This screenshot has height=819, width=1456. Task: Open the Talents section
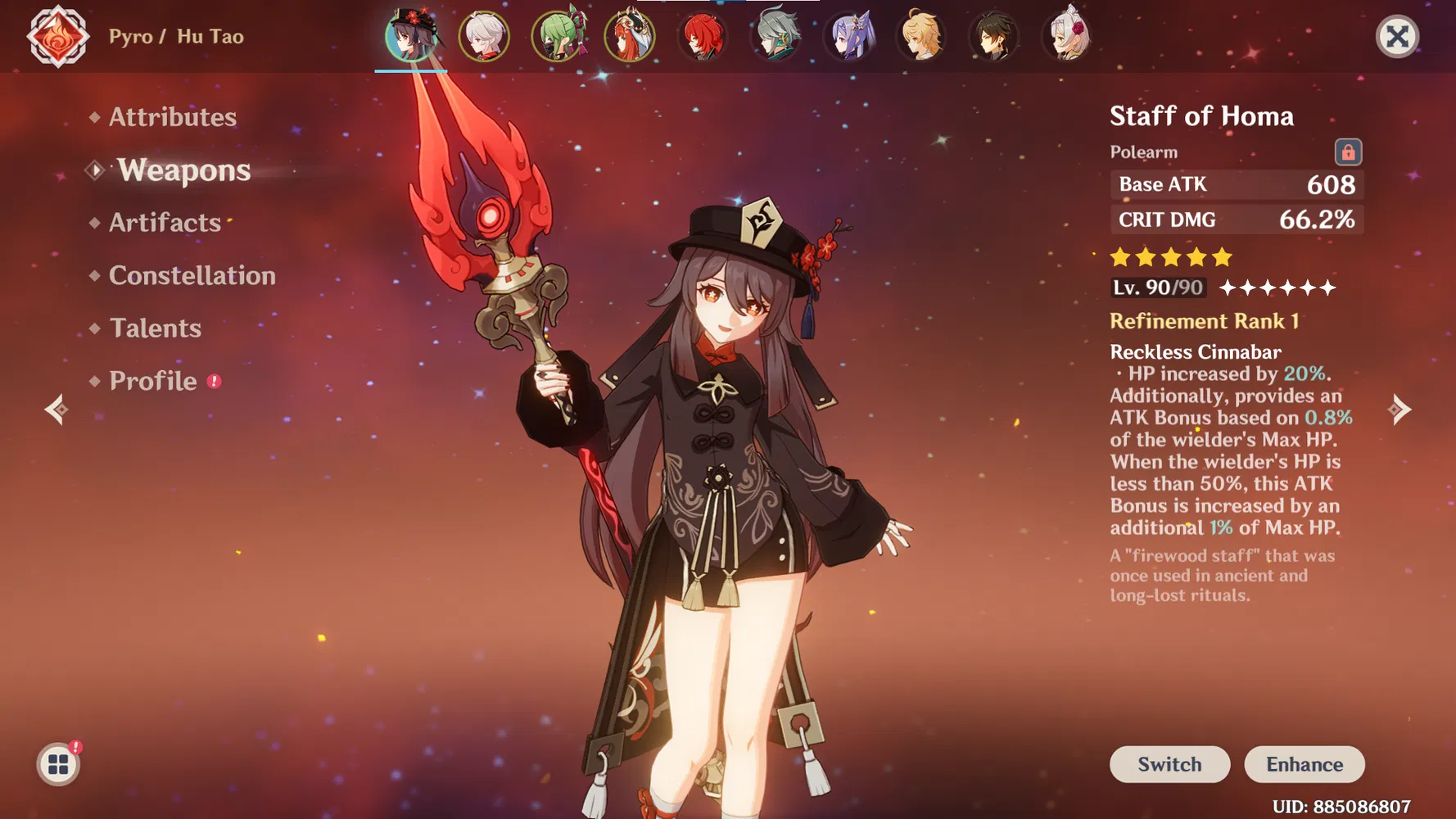point(155,328)
